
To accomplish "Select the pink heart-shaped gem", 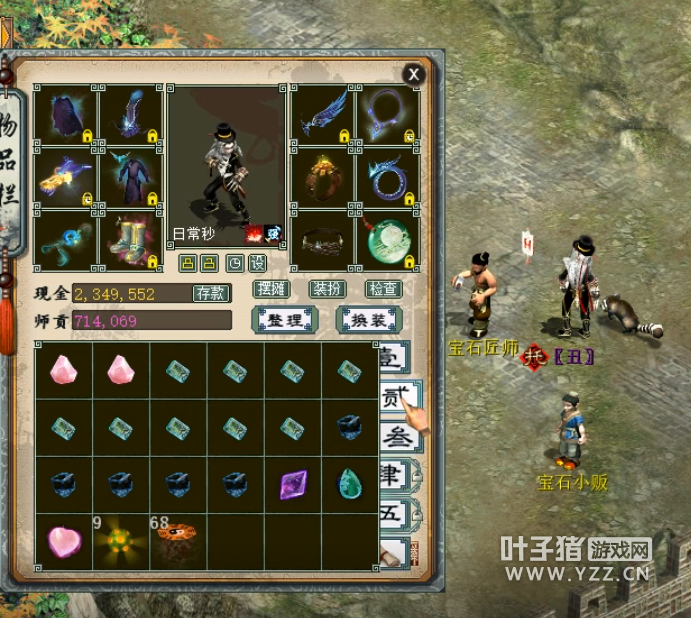I will click(x=63, y=542).
